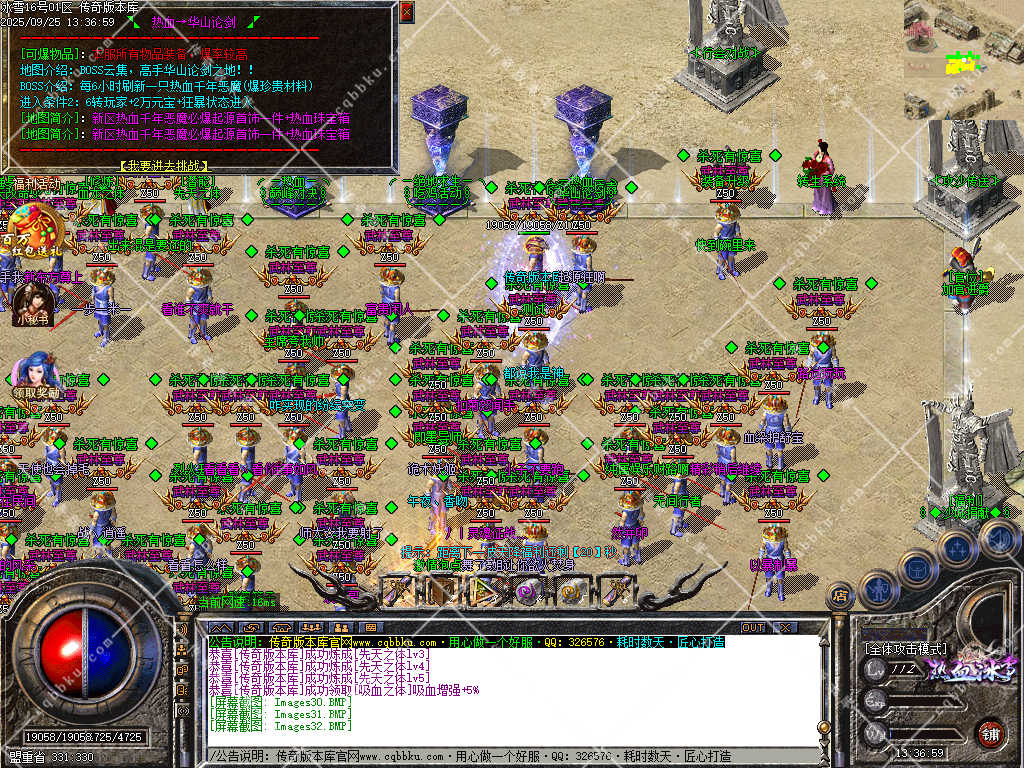The height and width of the screenshot is (768, 1024).
Task: Click the OUT button above the chat
Action: (752, 628)
